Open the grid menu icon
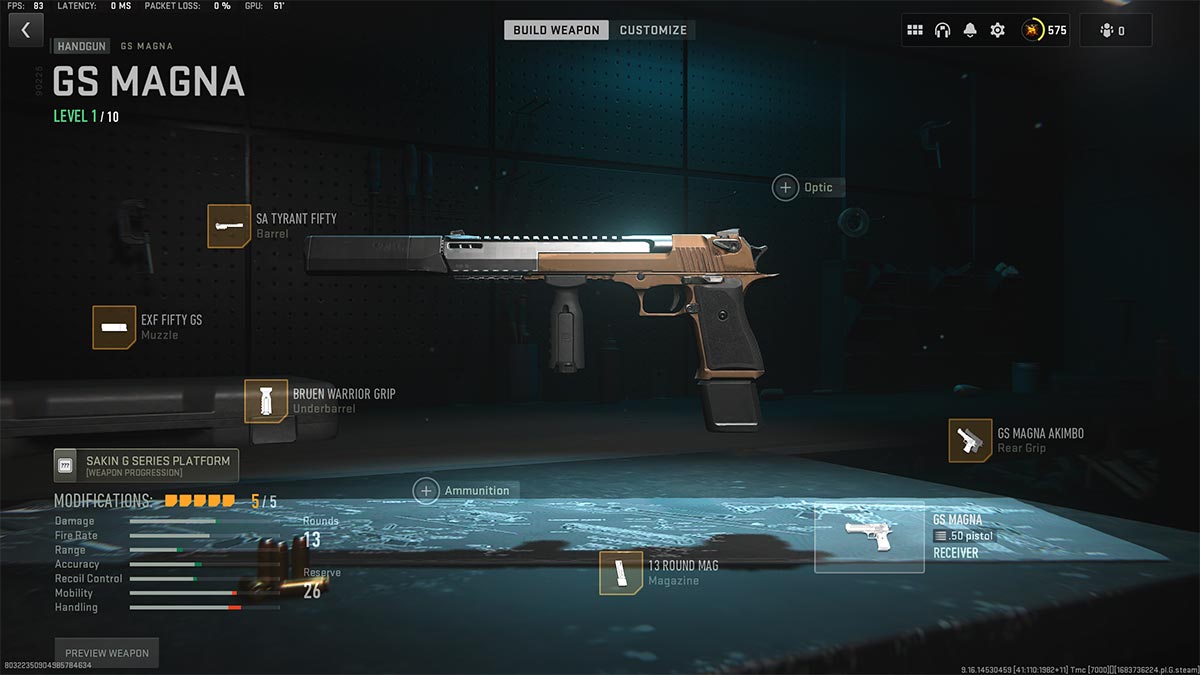 [915, 30]
